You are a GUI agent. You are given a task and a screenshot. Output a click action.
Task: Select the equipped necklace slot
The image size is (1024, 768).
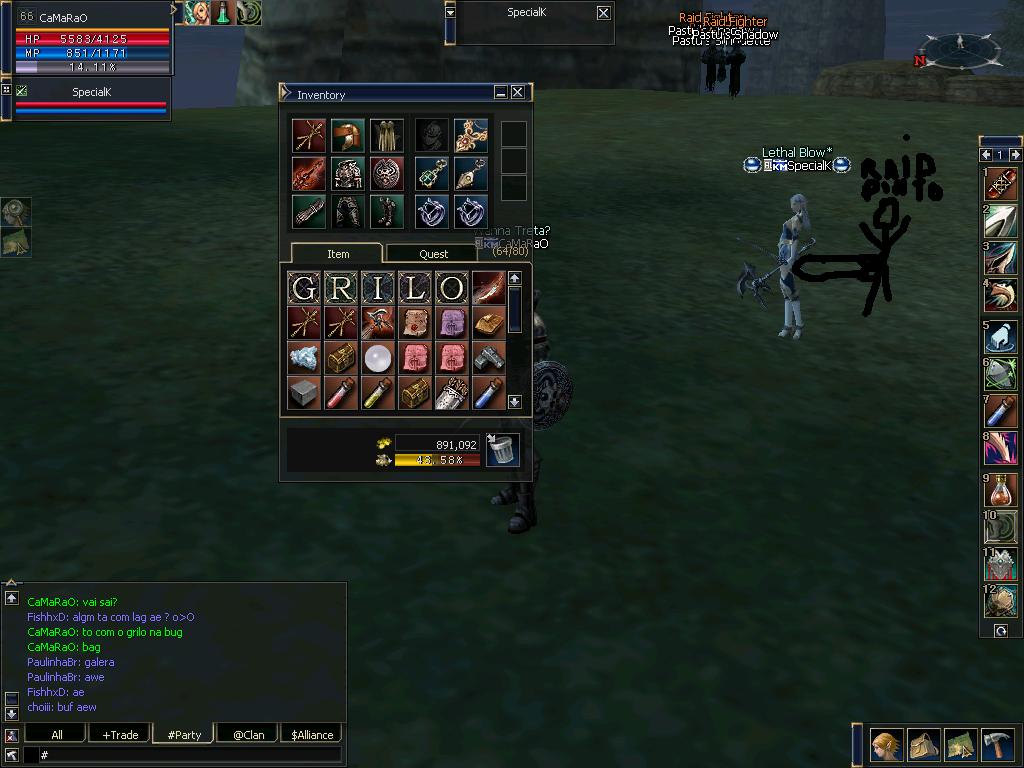coord(470,135)
